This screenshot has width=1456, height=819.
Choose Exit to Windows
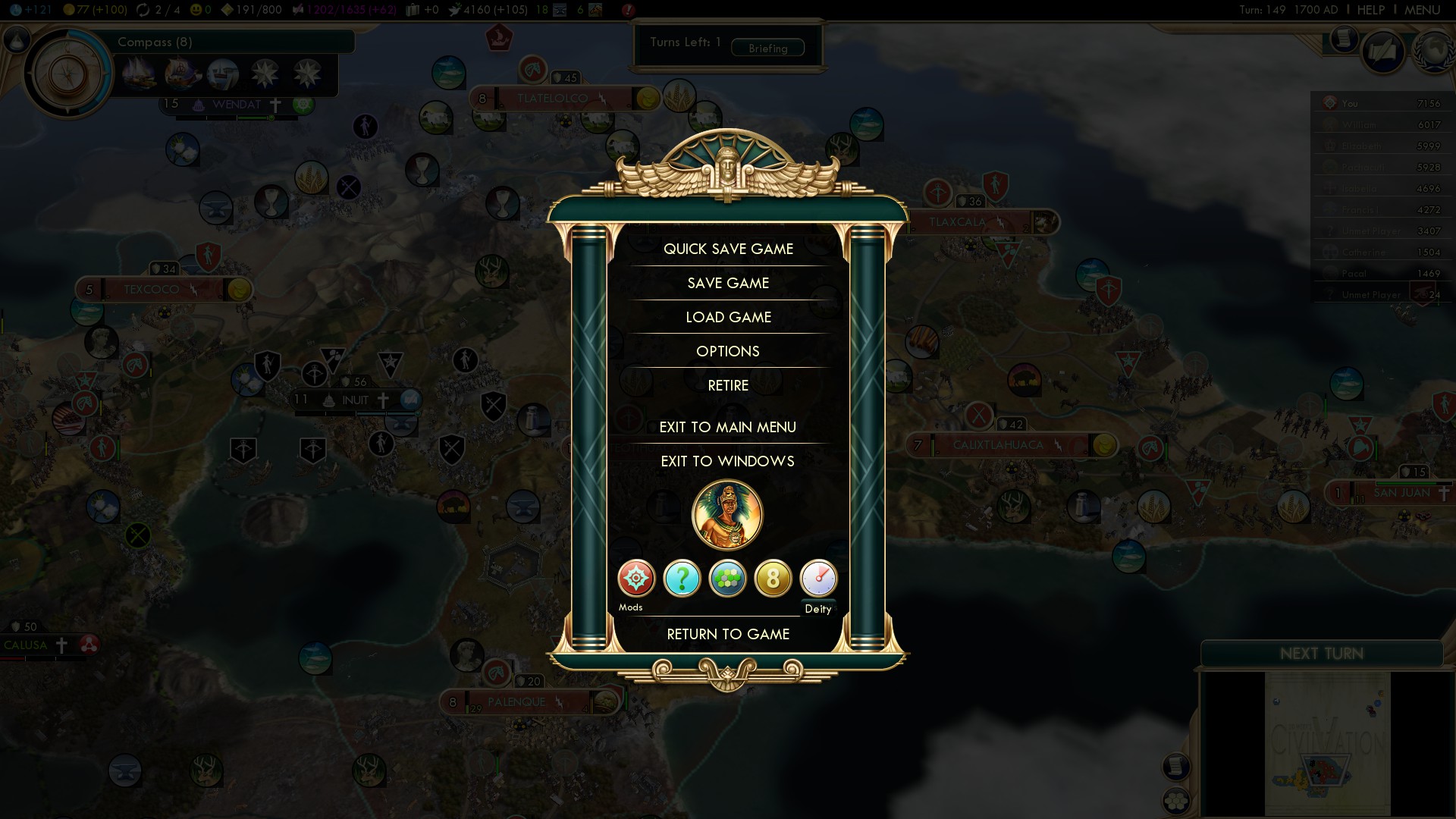coord(728,461)
